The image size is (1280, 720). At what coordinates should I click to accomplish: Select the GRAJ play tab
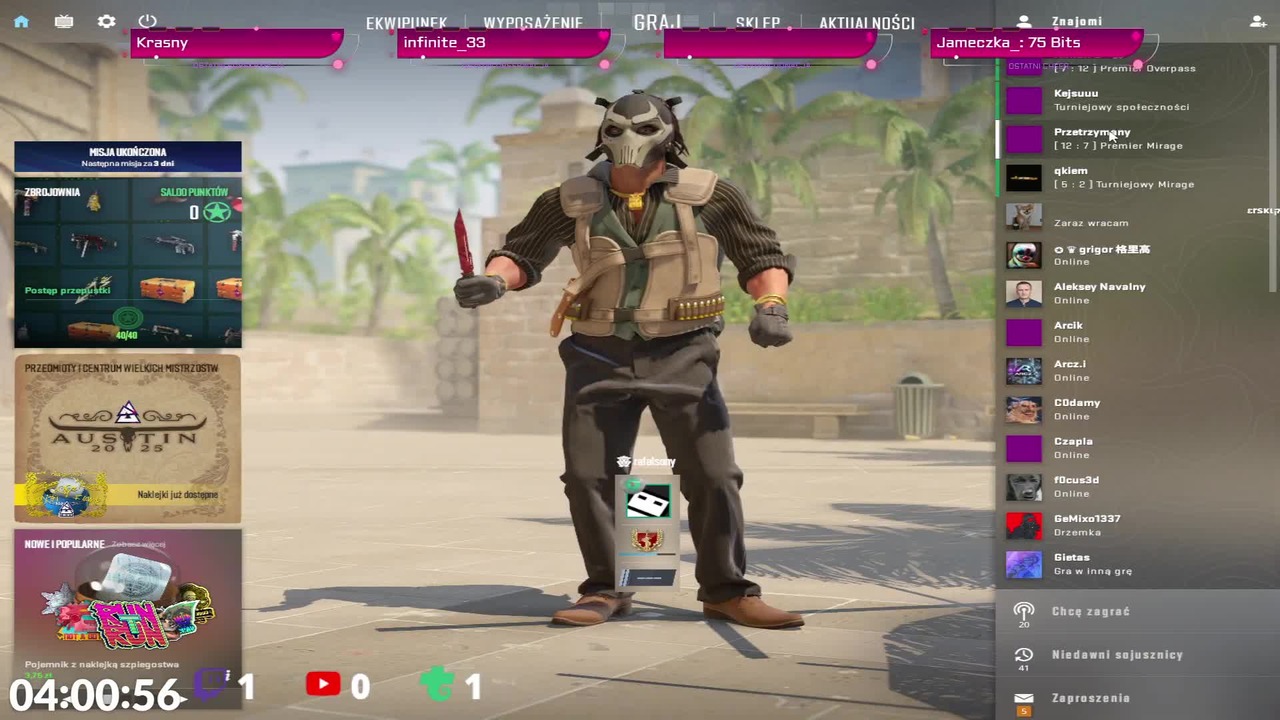pyautogui.click(x=657, y=22)
